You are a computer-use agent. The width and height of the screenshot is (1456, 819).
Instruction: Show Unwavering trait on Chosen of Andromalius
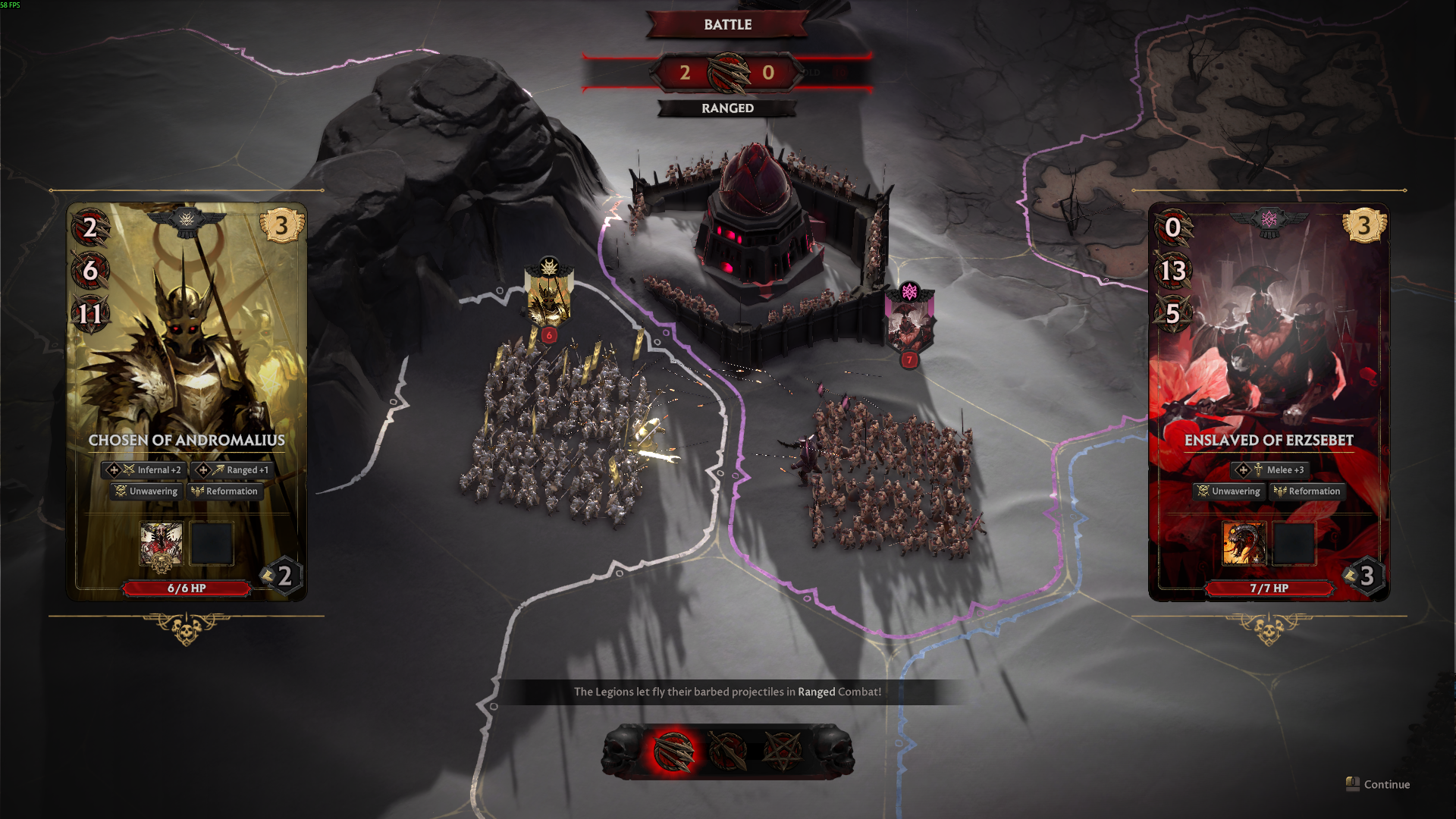click(146, 491)
